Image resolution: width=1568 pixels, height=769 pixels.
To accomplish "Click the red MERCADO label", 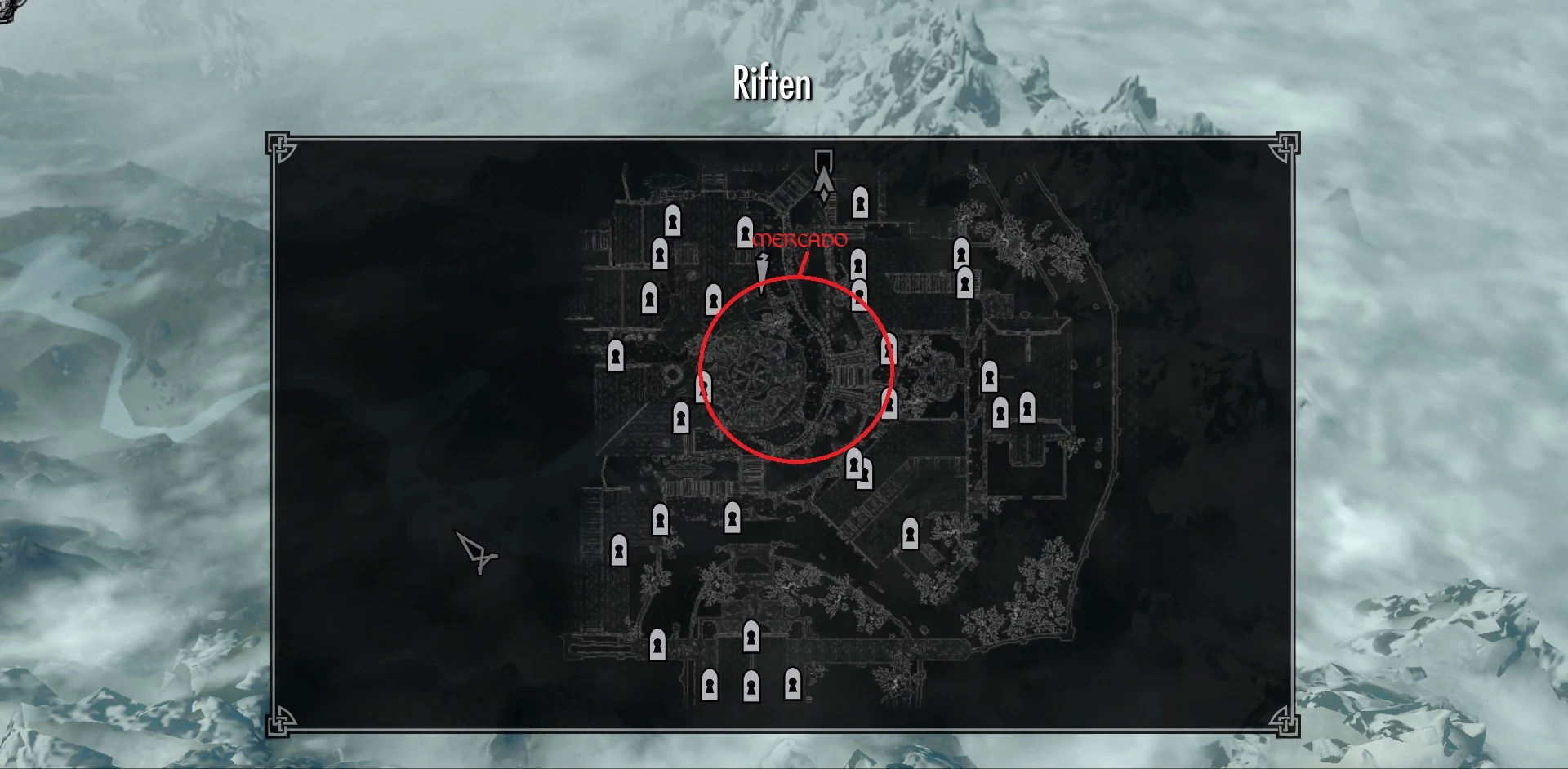I will tap(801, 239).
